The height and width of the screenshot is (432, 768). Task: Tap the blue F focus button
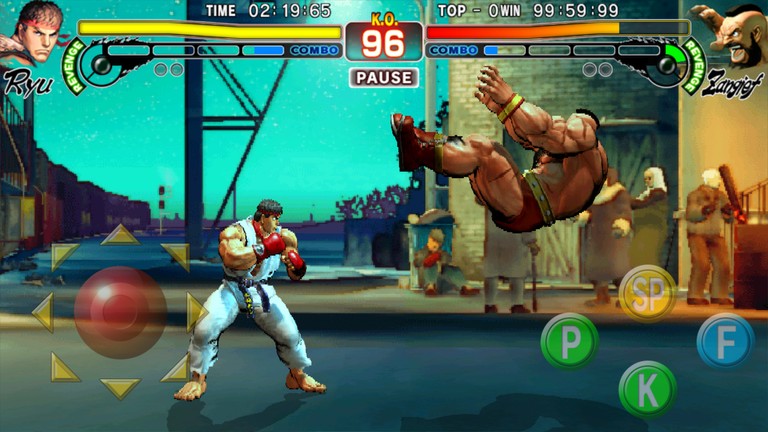[x=725, y=341]
